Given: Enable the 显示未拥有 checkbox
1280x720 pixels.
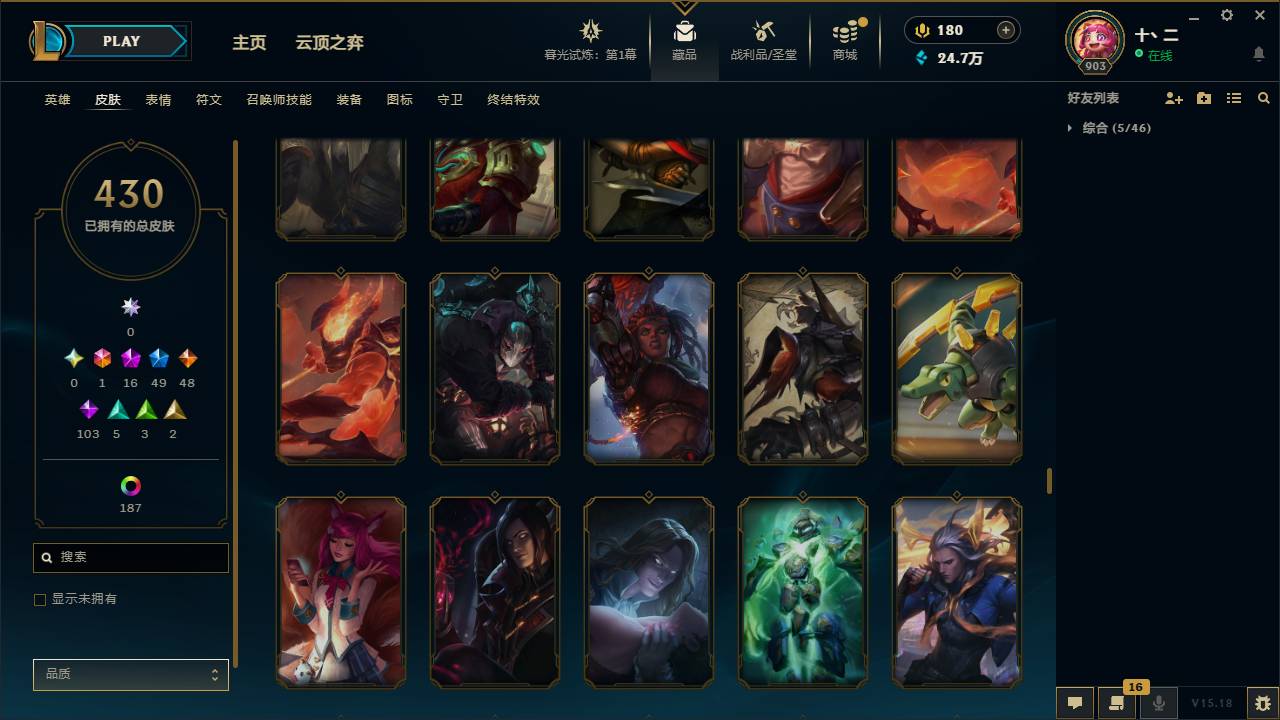Looking at the screenshot, I should (x=40, y=599).
